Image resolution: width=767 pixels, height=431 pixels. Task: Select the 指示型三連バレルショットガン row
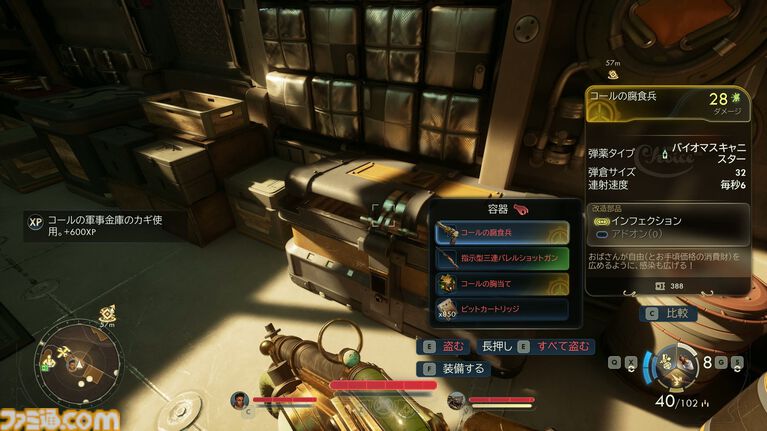(502, 258)
